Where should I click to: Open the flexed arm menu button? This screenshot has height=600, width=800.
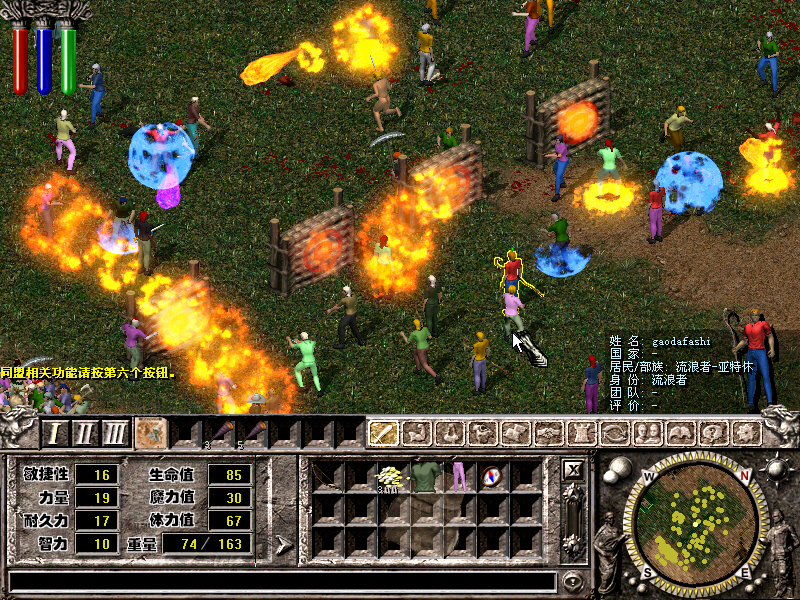click(x=419, y=432)
